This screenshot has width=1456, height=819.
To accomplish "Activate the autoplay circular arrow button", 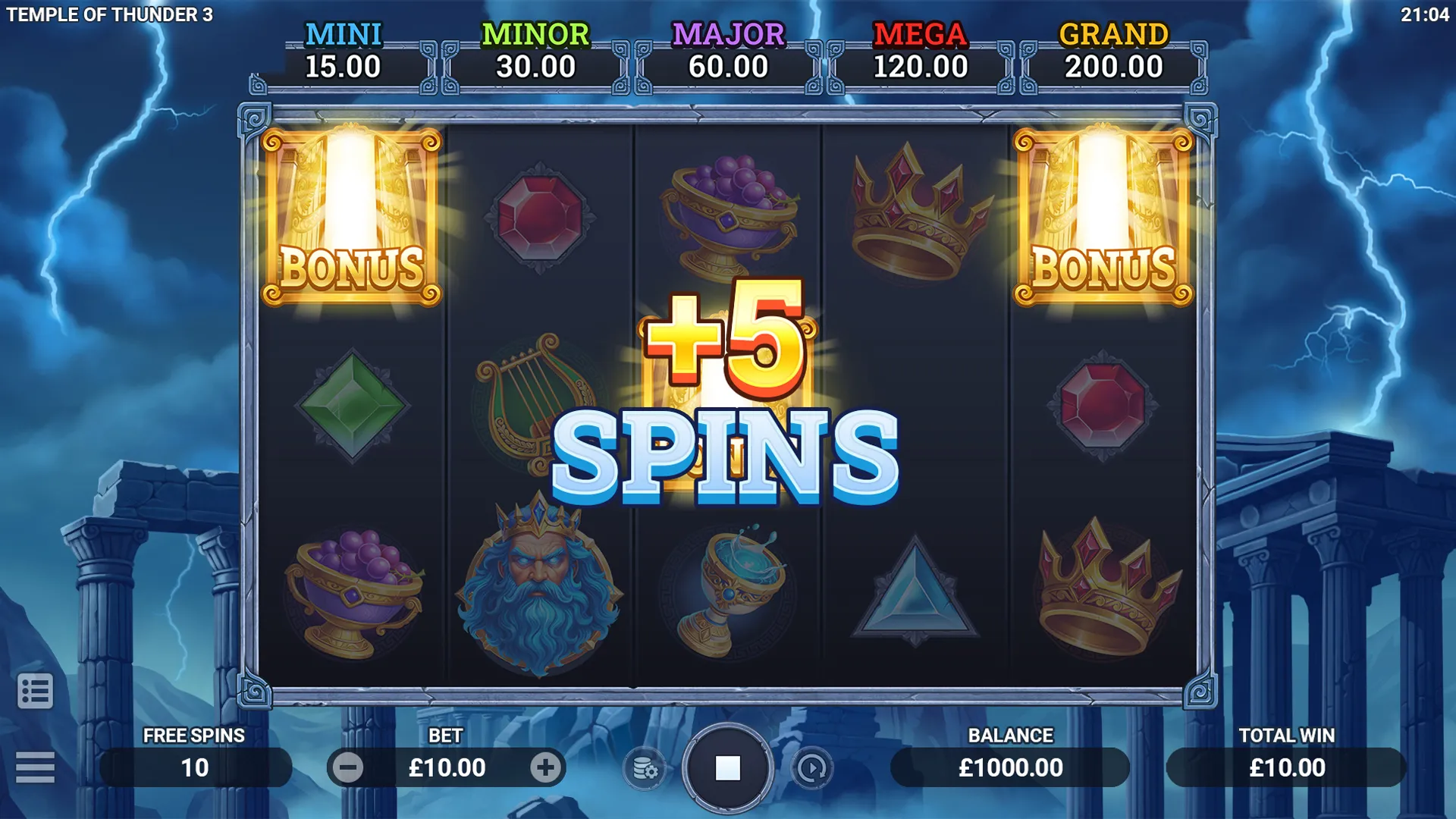I will (x=811, y=769).
